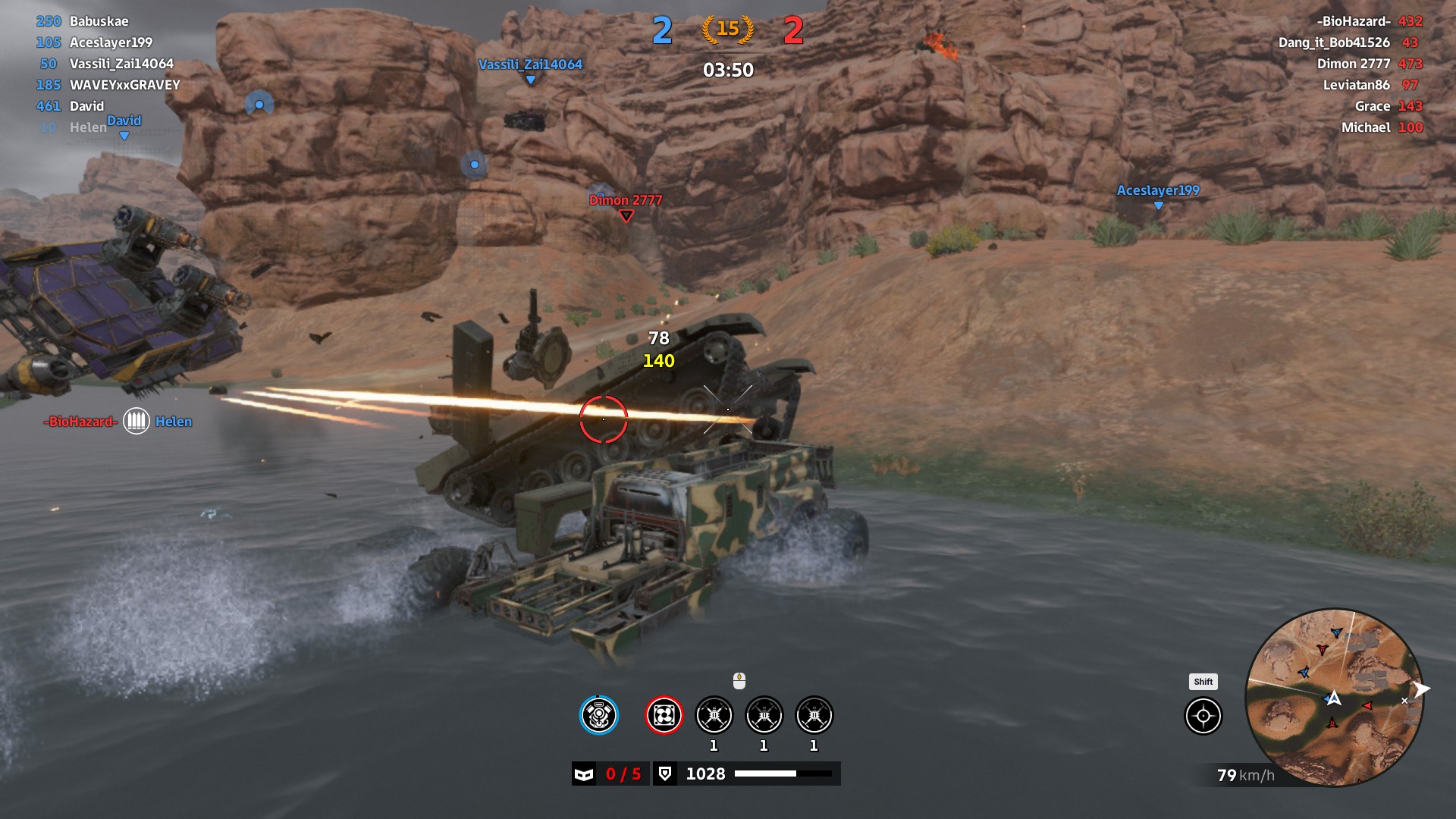Open the circular minimap

coord(1335,698)
